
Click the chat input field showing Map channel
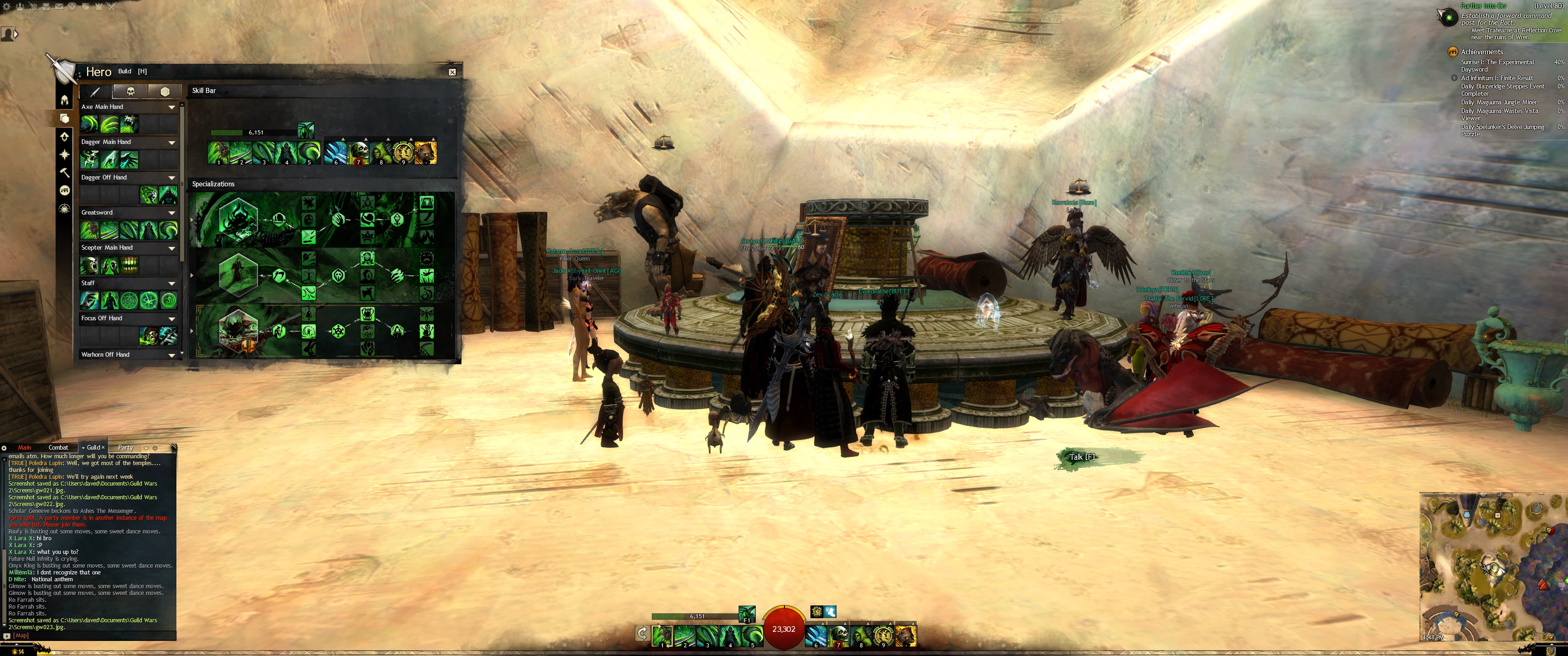91,635
